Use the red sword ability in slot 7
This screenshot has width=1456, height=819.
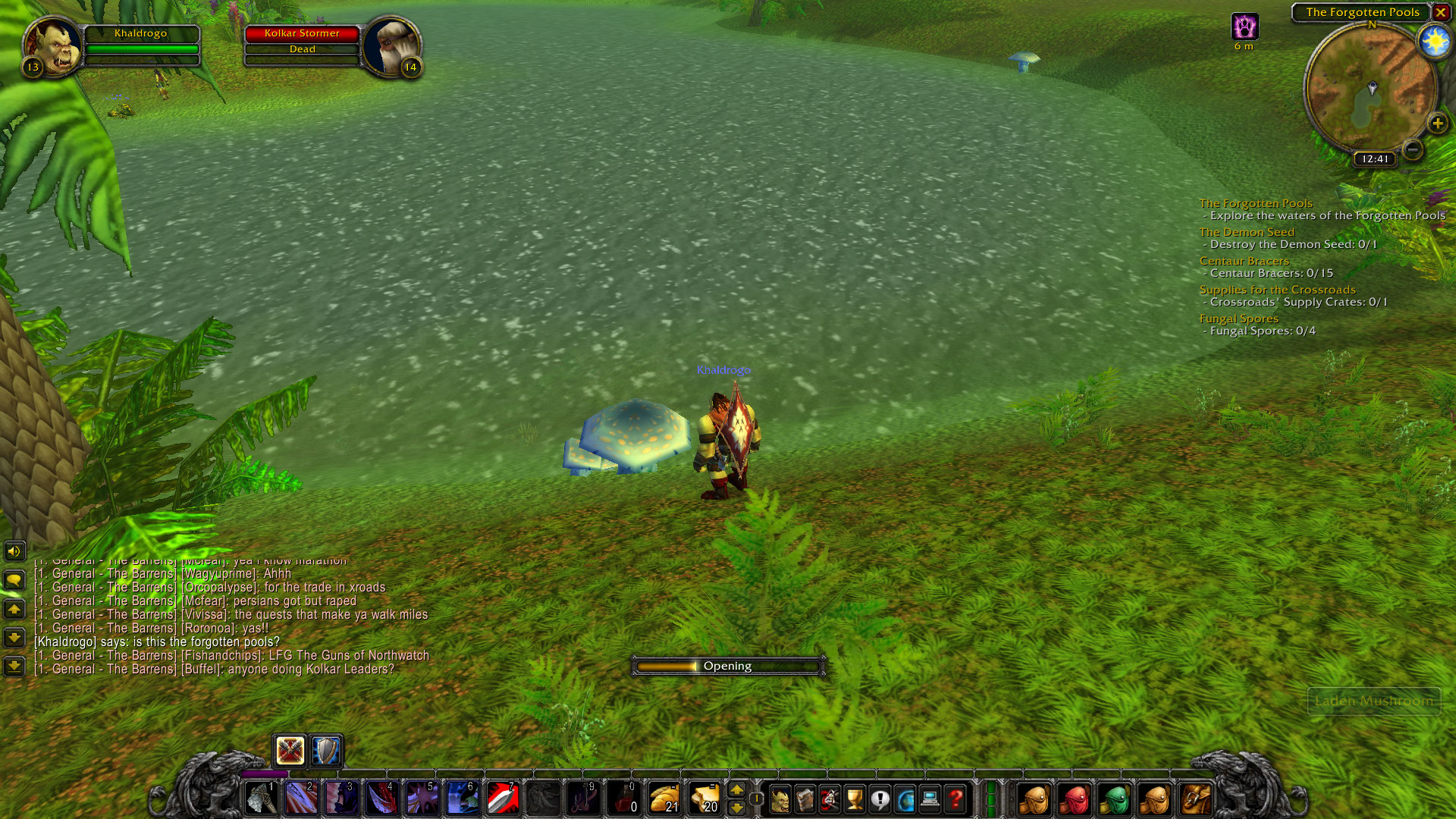pos(503,799)
